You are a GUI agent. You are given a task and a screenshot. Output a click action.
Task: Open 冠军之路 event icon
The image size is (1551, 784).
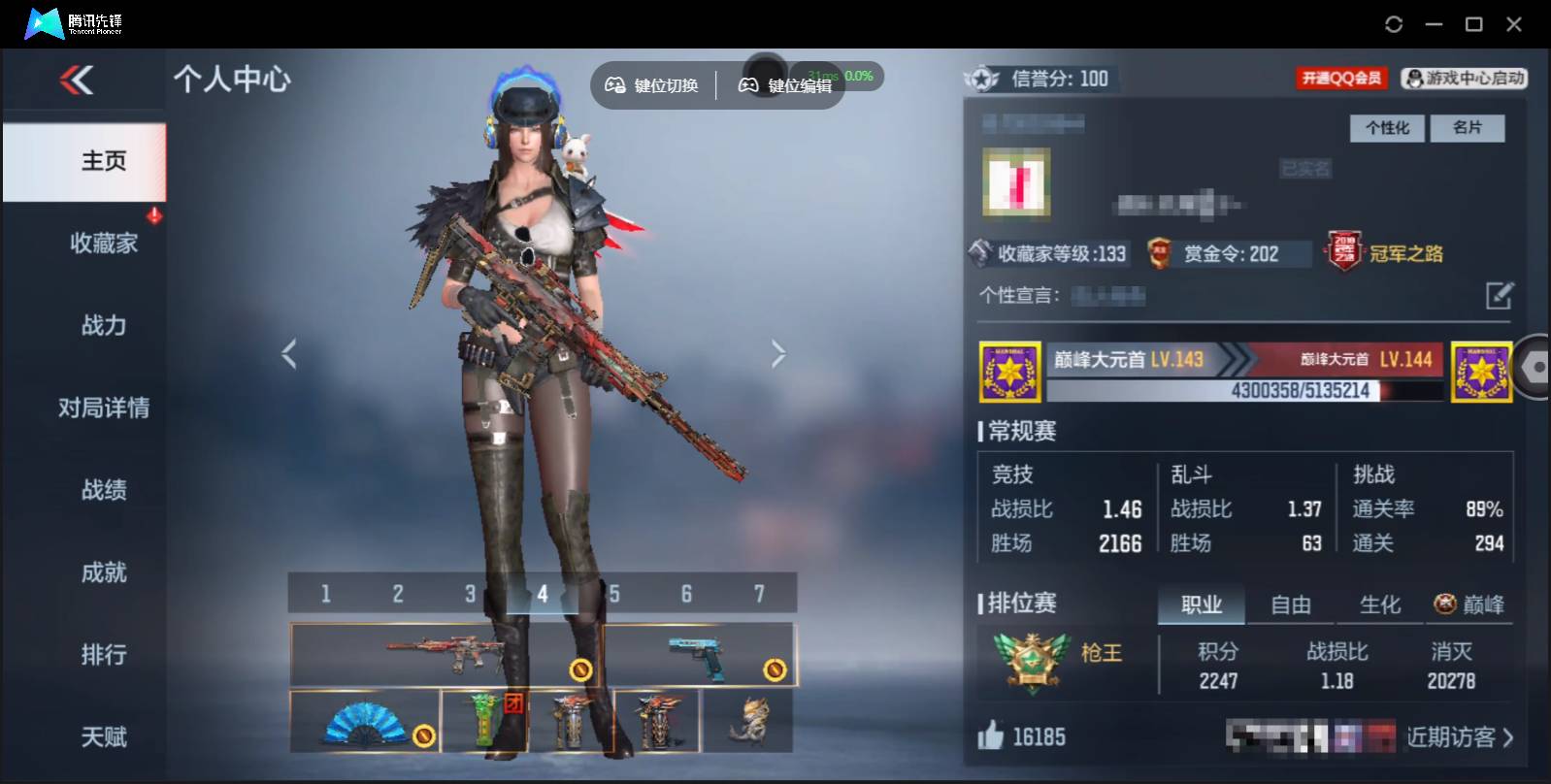click(x=1344, y=251)
